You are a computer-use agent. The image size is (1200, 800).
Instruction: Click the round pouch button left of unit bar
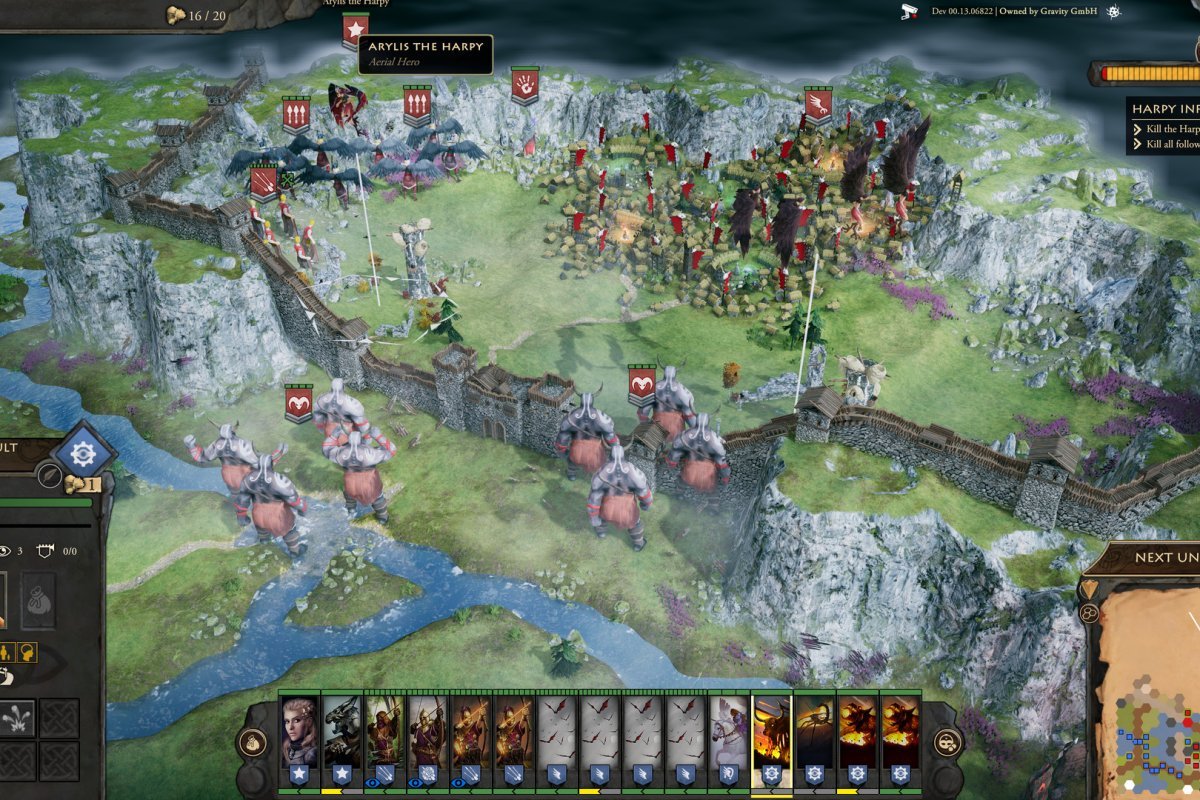252,743
